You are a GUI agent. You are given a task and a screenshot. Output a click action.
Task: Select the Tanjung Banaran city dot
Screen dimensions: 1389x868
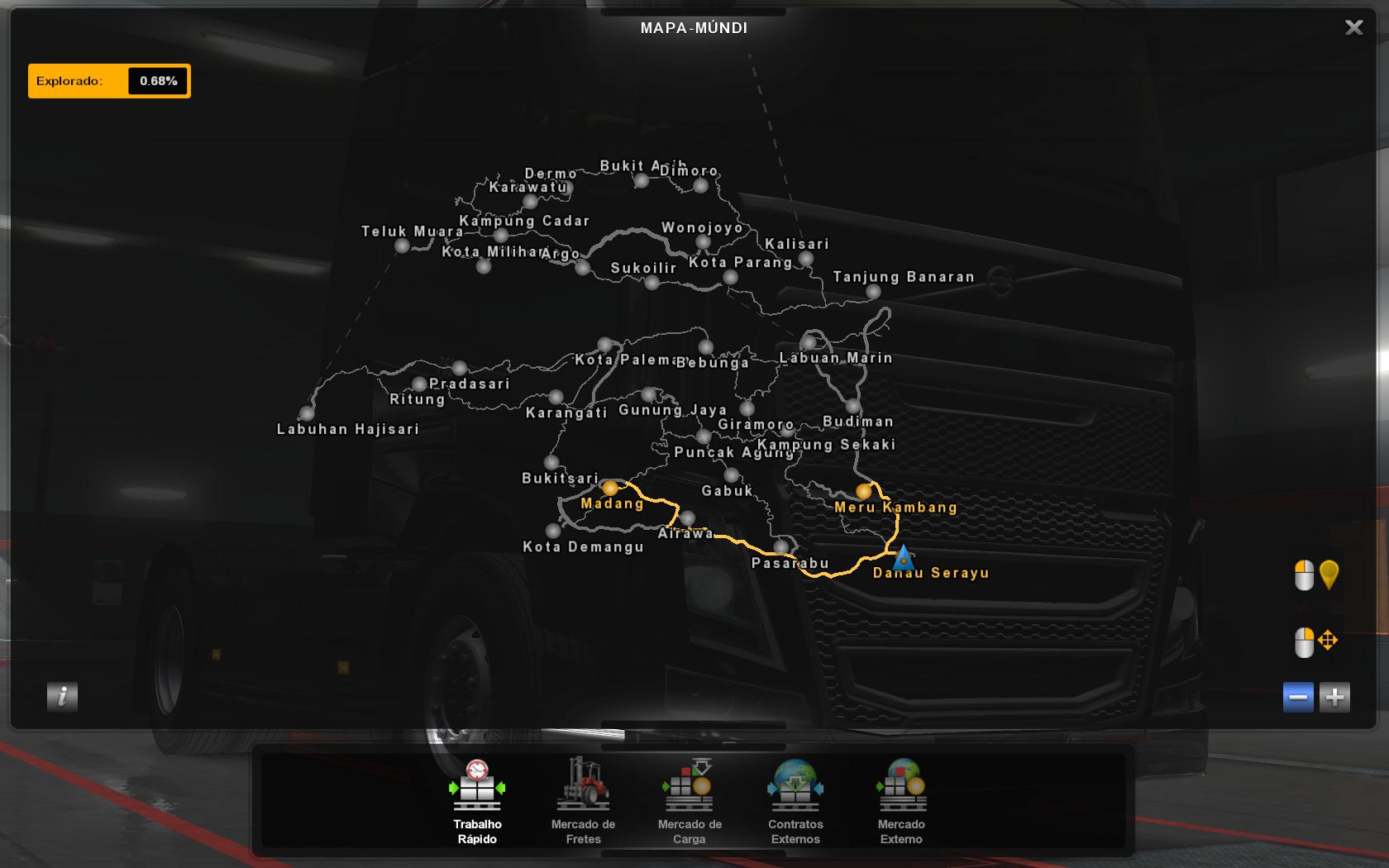(x=872, y=291)
